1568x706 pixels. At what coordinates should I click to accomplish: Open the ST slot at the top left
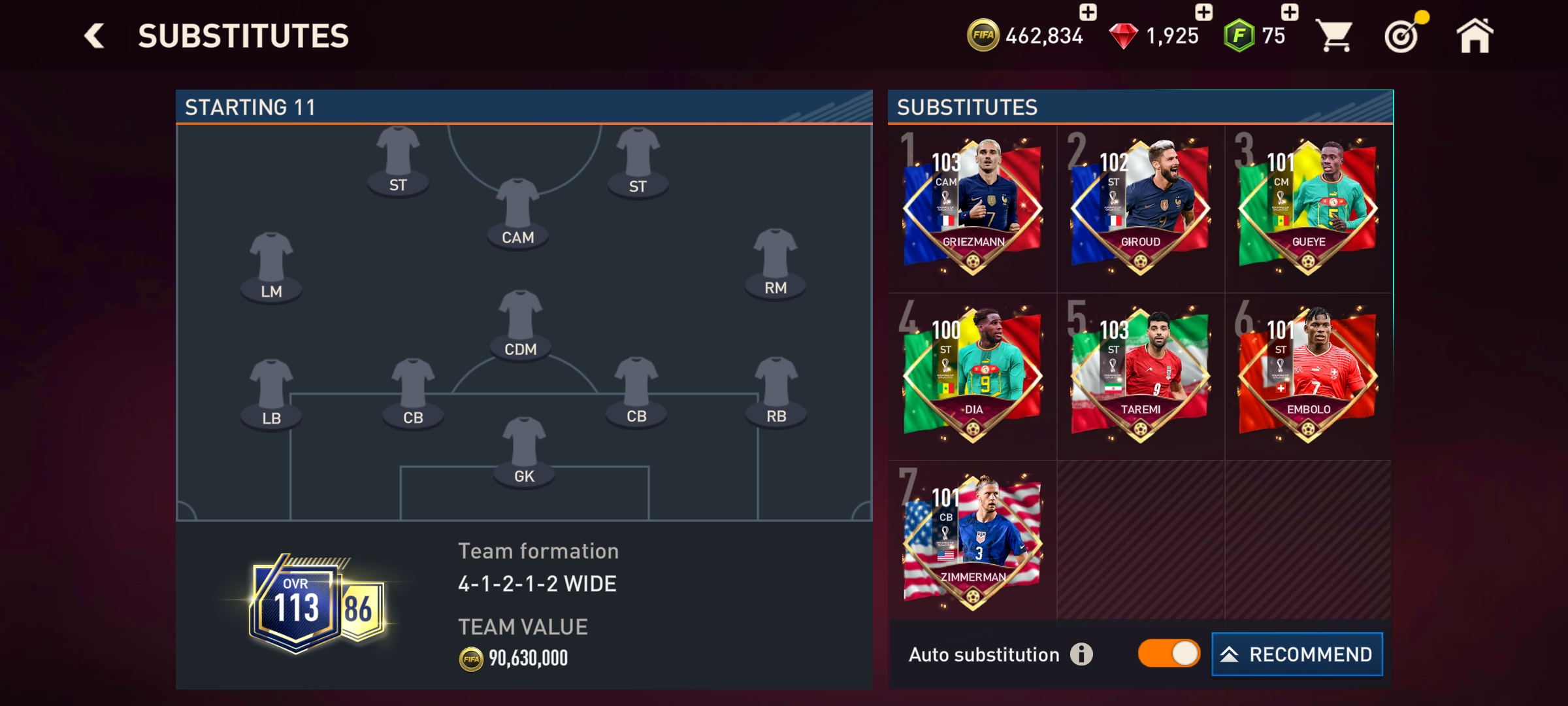point(399,159)
